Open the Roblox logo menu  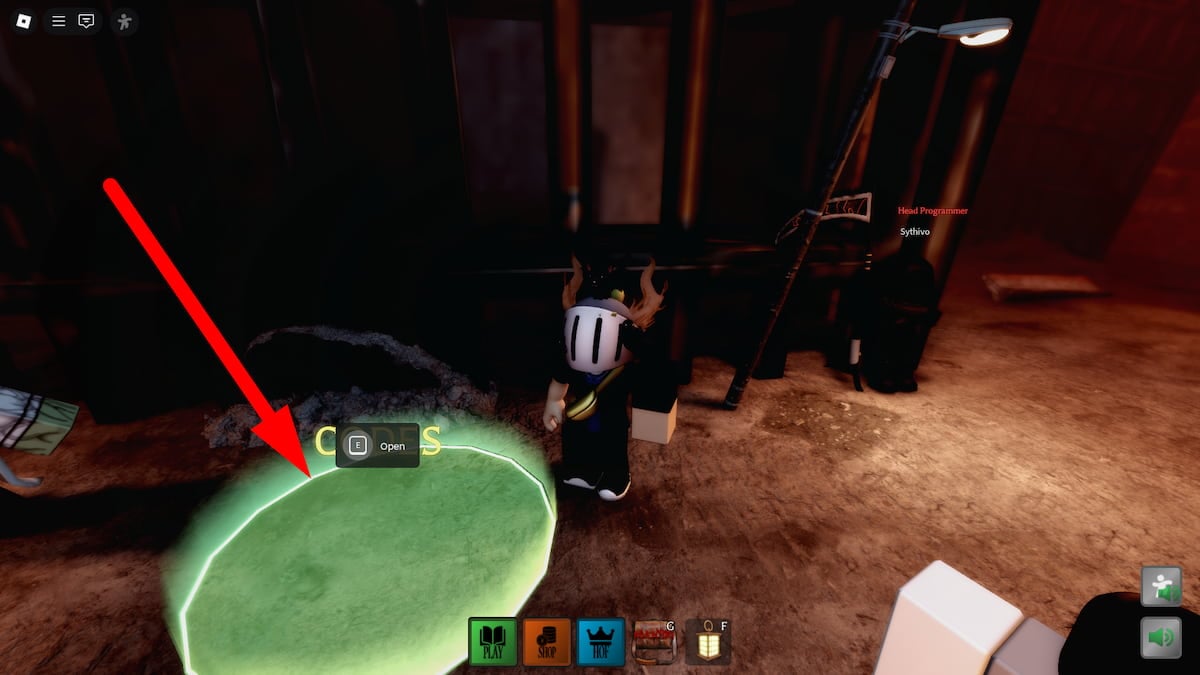[22, 20]
